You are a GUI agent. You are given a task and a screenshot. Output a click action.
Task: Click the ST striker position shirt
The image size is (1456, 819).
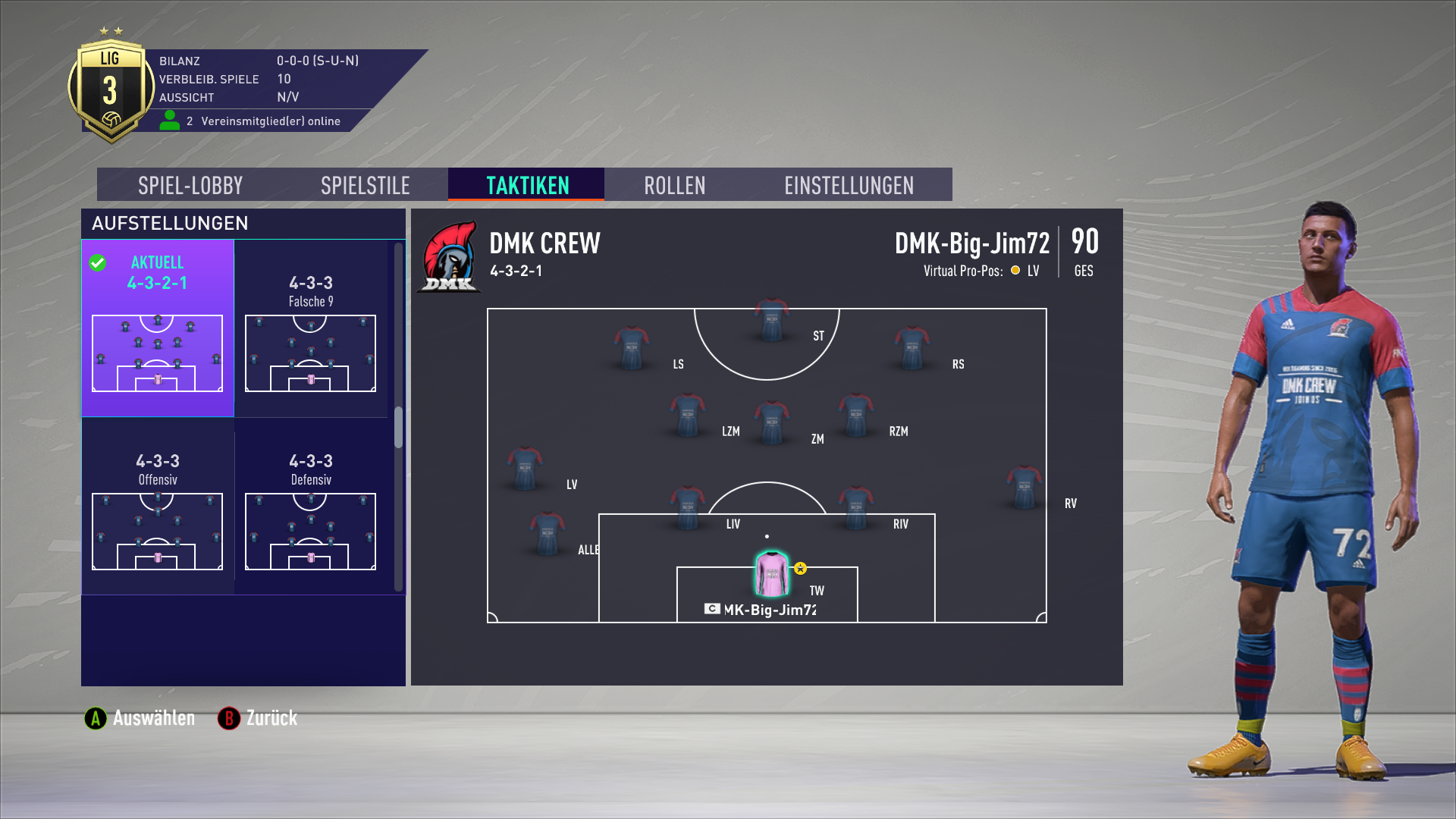[771, 319]
